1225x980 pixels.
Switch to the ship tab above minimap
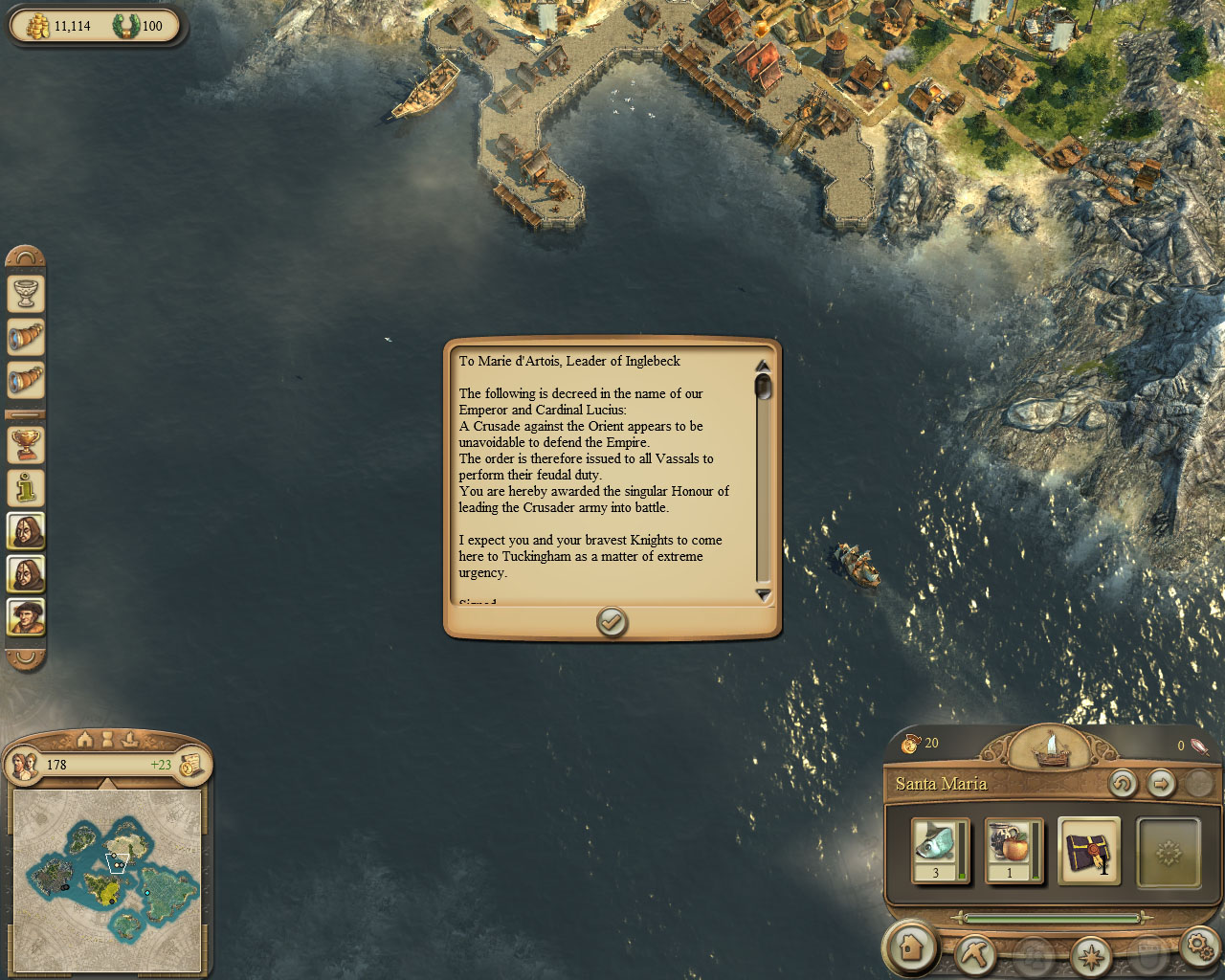131,739
